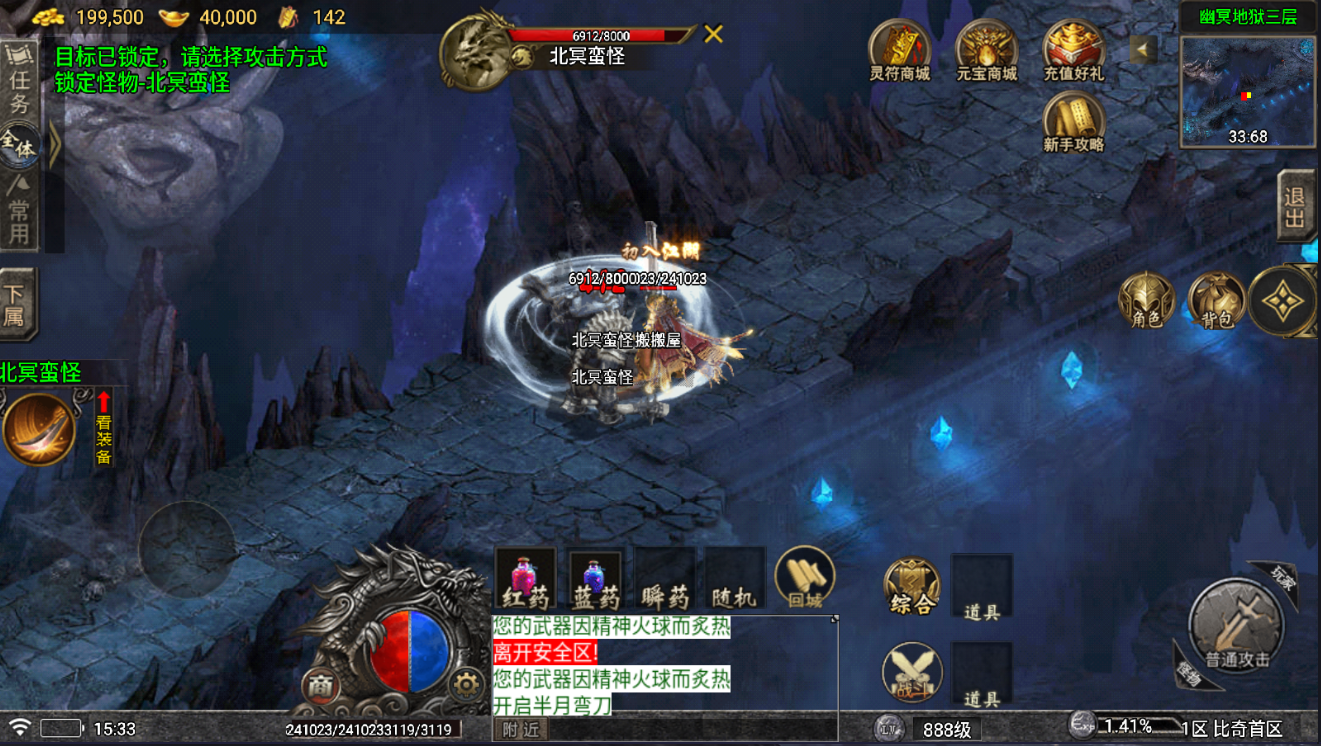Open the 充值好礼 recharge gifts
1321x746 pixels.
[x=1073, y=50]
